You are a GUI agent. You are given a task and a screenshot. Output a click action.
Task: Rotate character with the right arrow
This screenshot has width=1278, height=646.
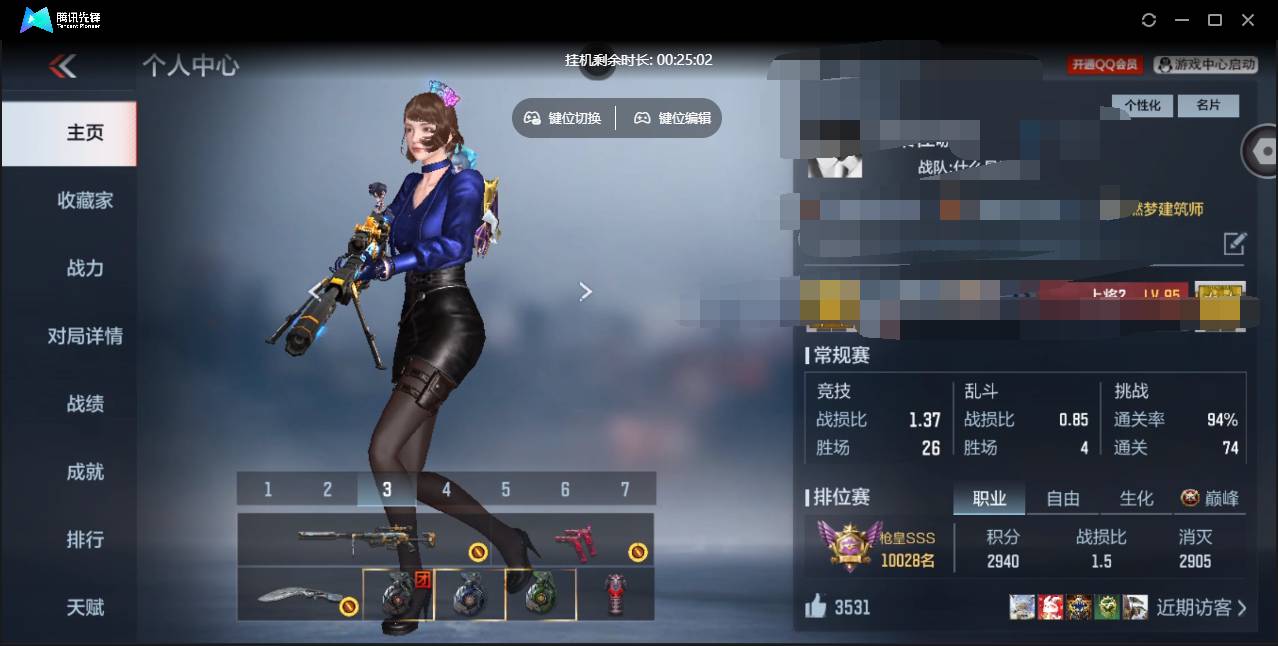[586, 291]
